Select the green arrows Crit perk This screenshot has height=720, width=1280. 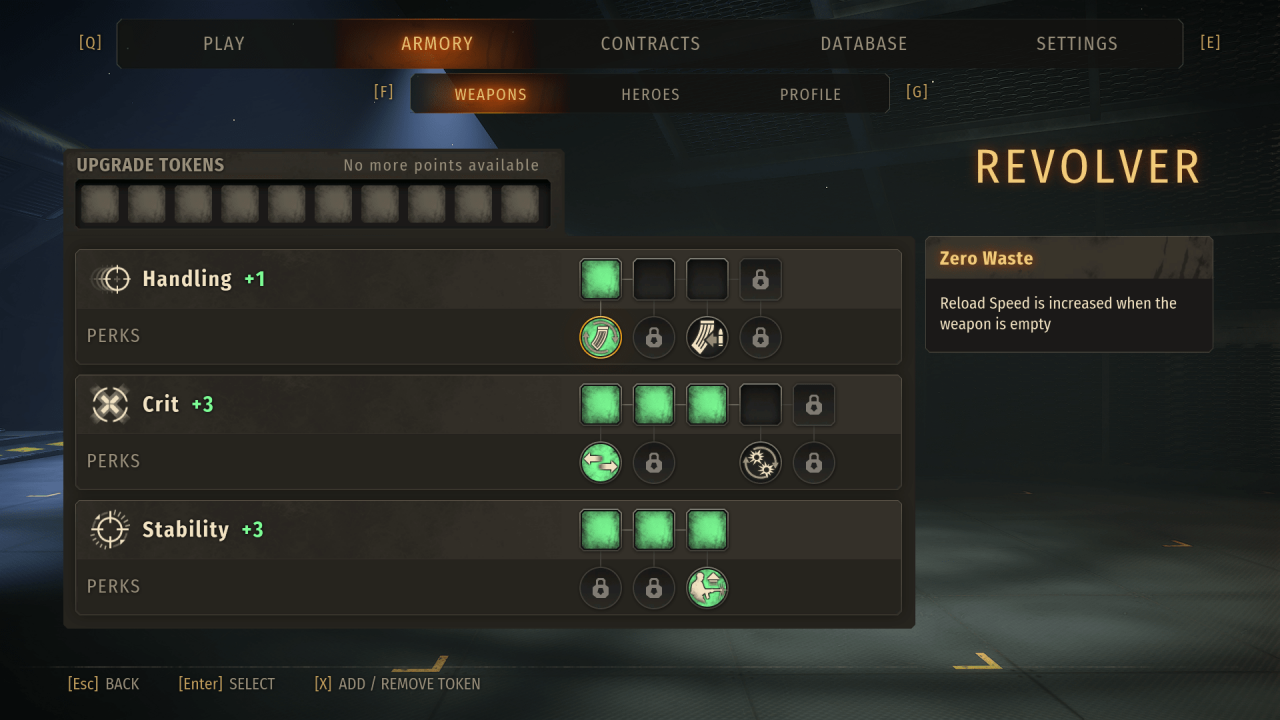(600, 462)
